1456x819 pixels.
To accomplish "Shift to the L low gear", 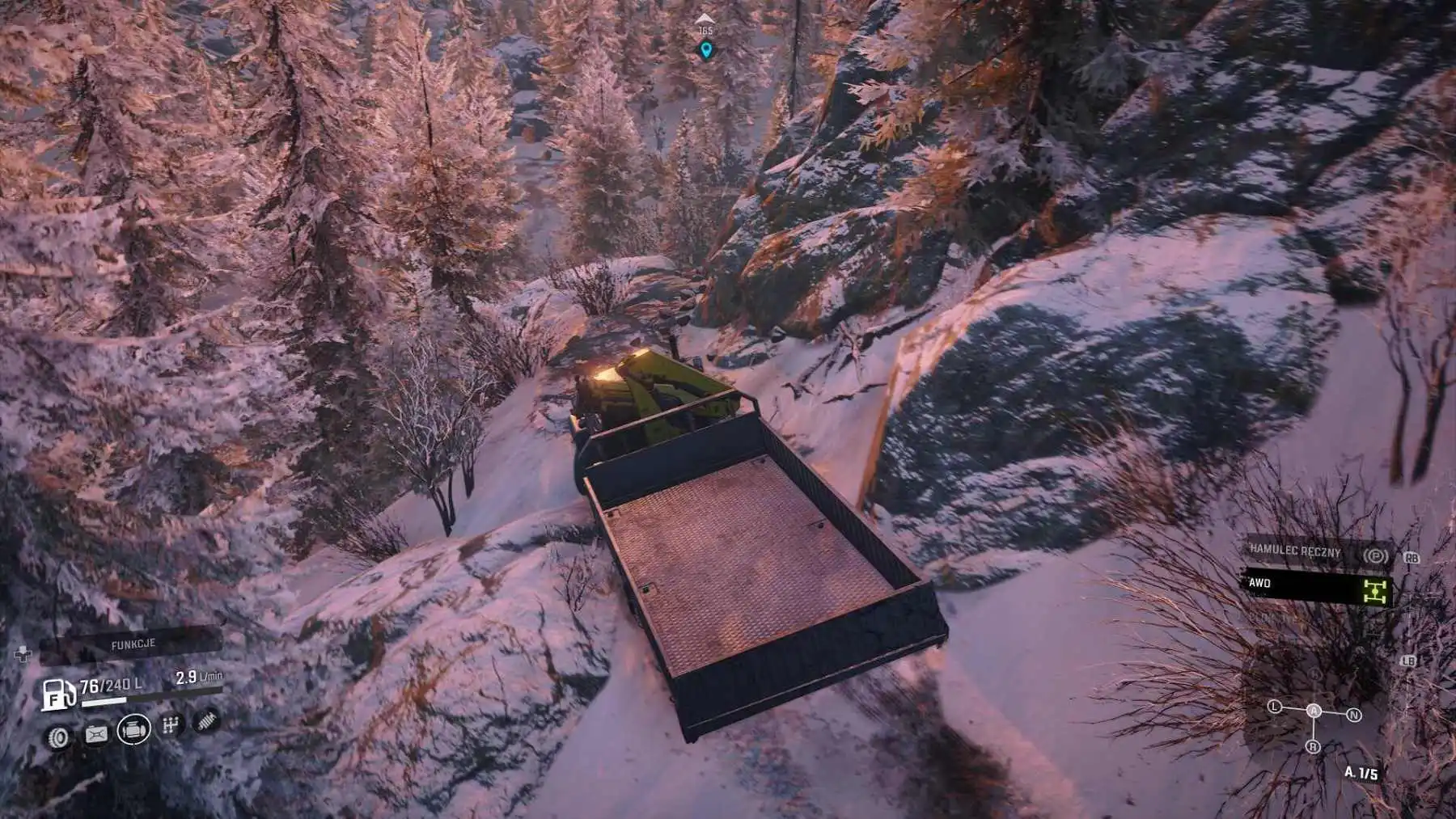I will point(1276,707).
